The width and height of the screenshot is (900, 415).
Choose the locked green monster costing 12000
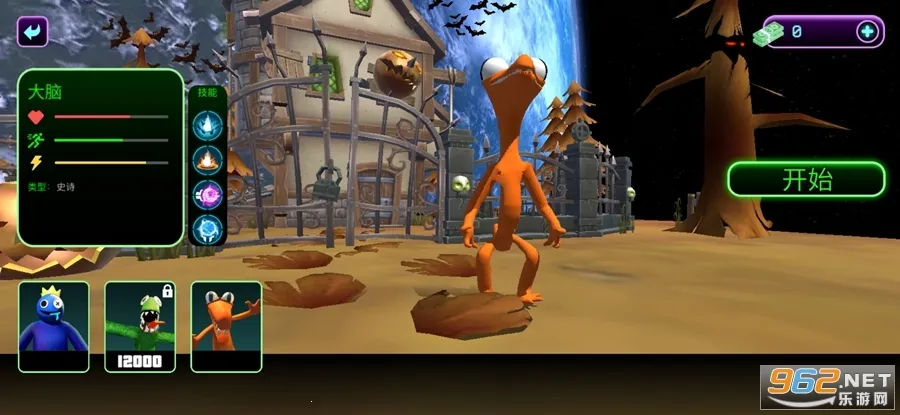pyautogui.click(x=140, y=326)
